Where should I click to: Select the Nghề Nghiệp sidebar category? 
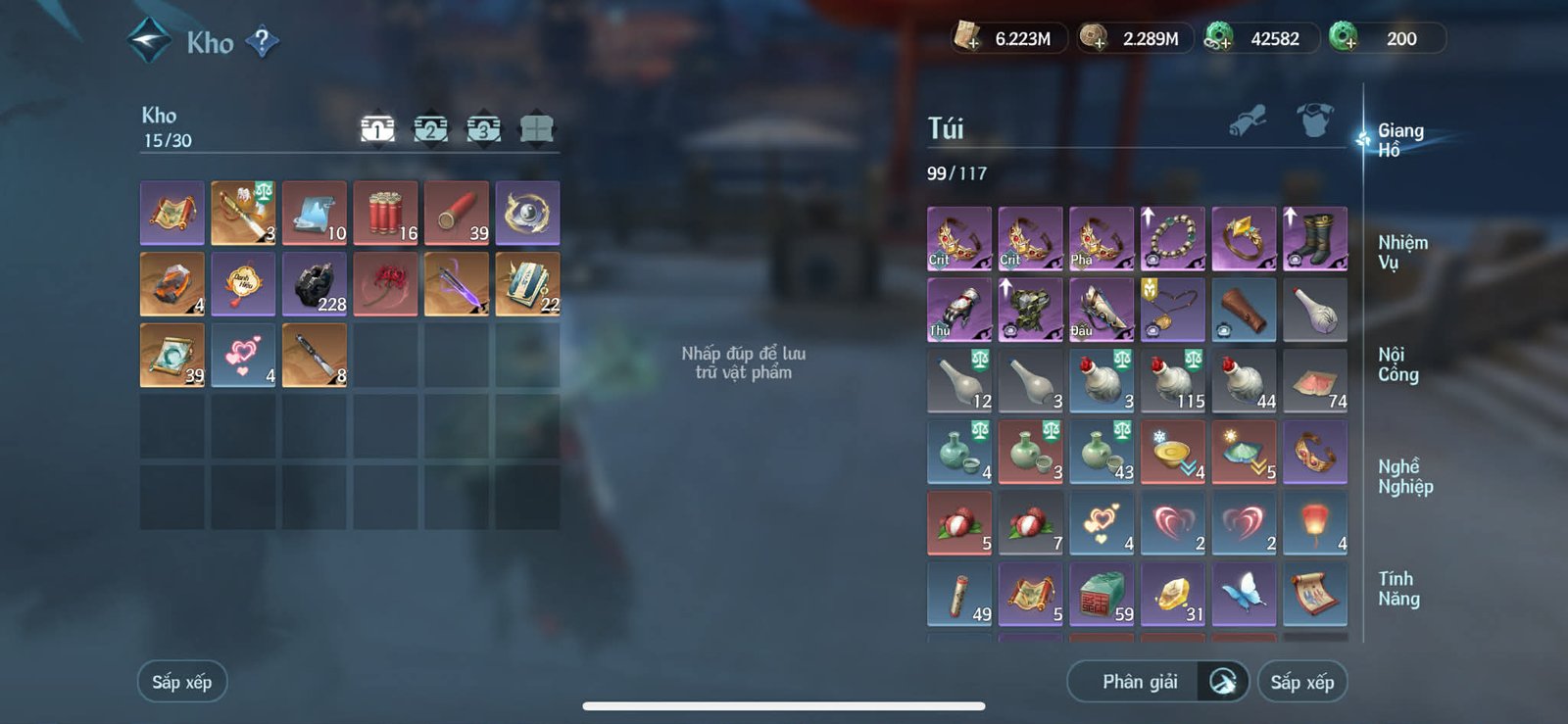point(1403,475)
